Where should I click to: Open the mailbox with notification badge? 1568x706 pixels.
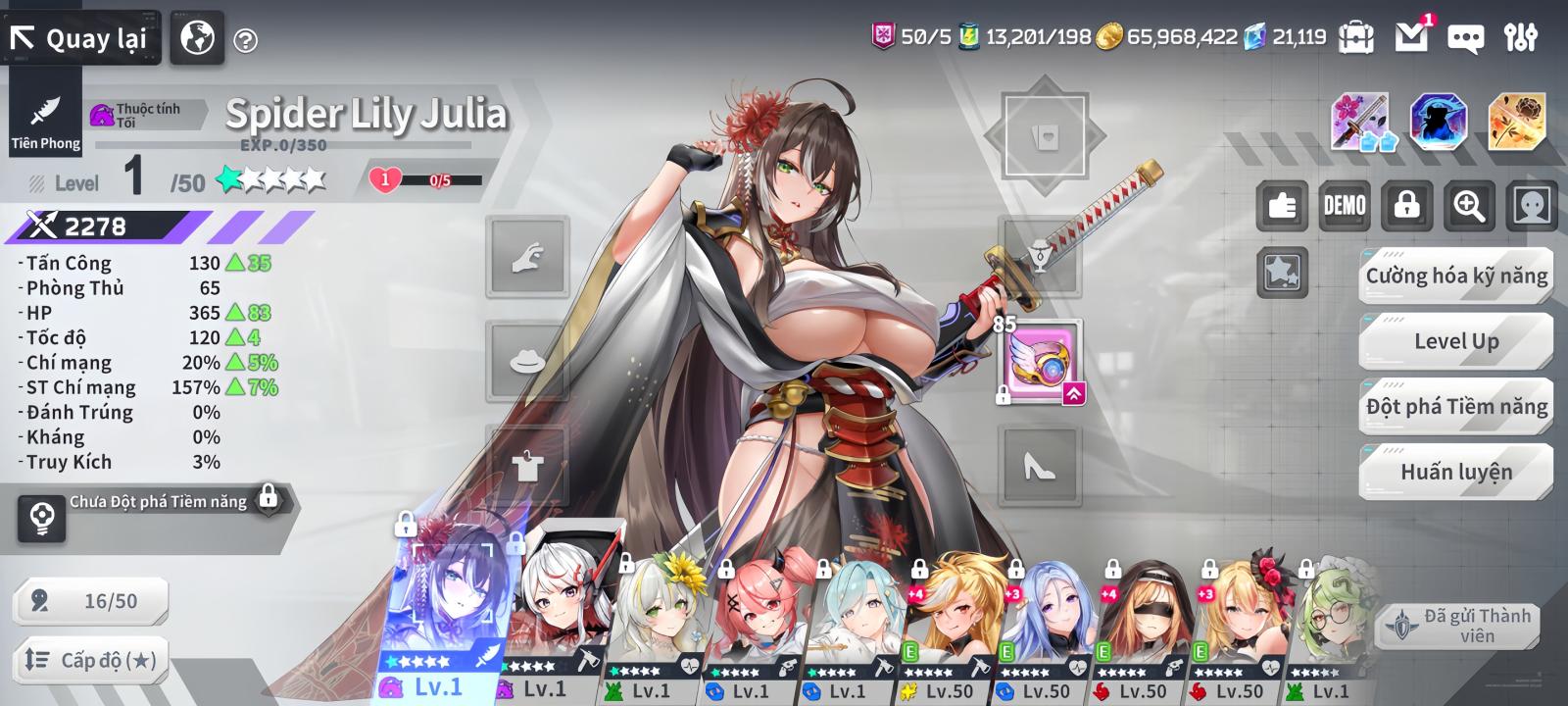point(1411,37)
